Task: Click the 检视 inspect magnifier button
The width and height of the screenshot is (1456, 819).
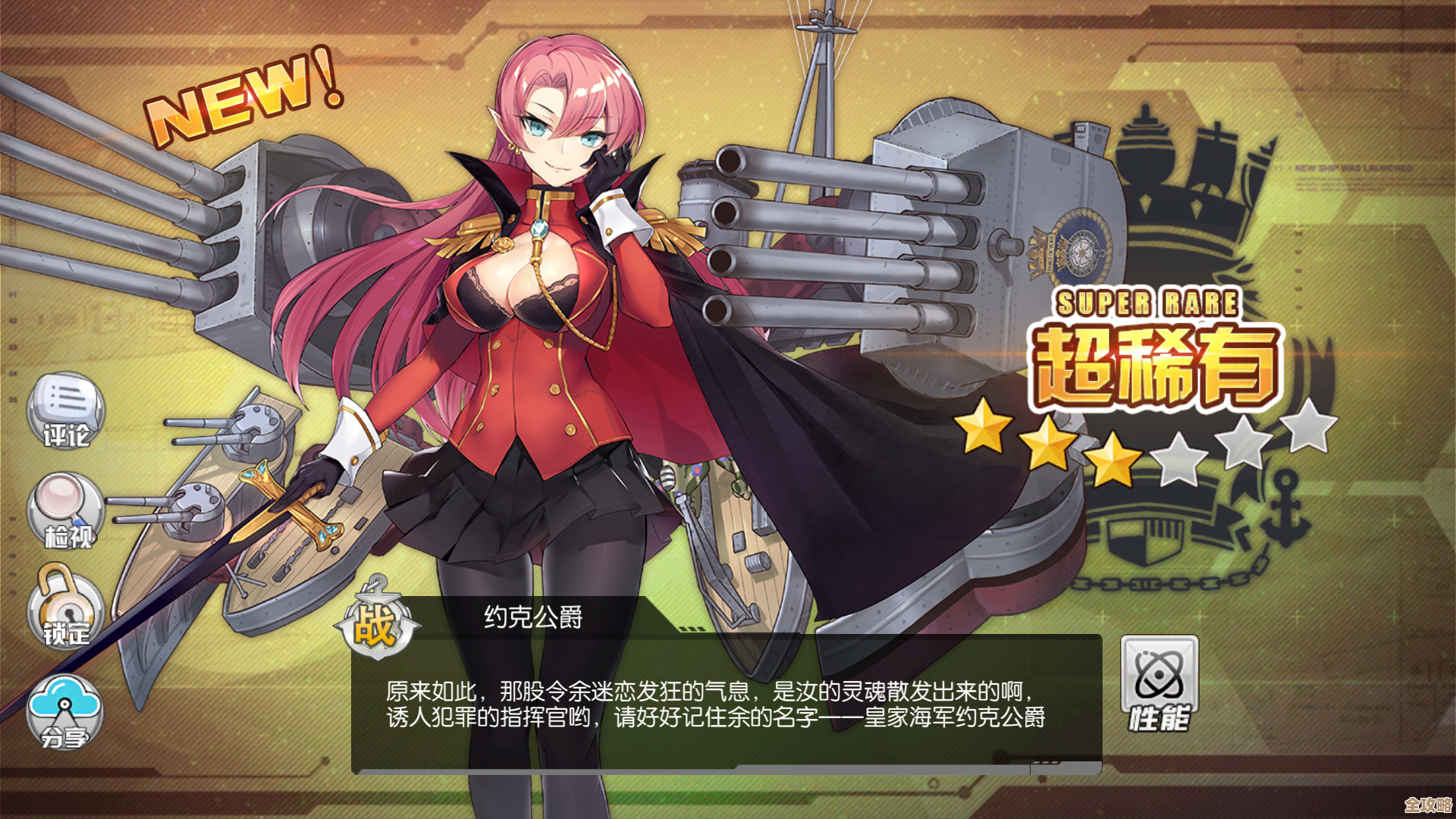Action: (x=66, y=511)
